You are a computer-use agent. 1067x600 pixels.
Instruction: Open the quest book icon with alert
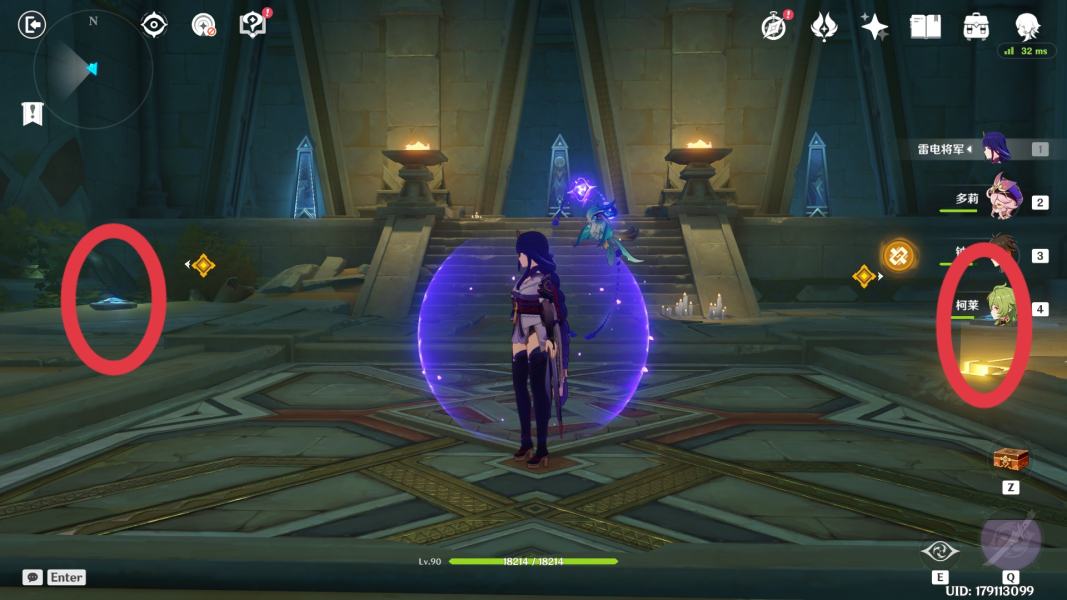point(254,24)
